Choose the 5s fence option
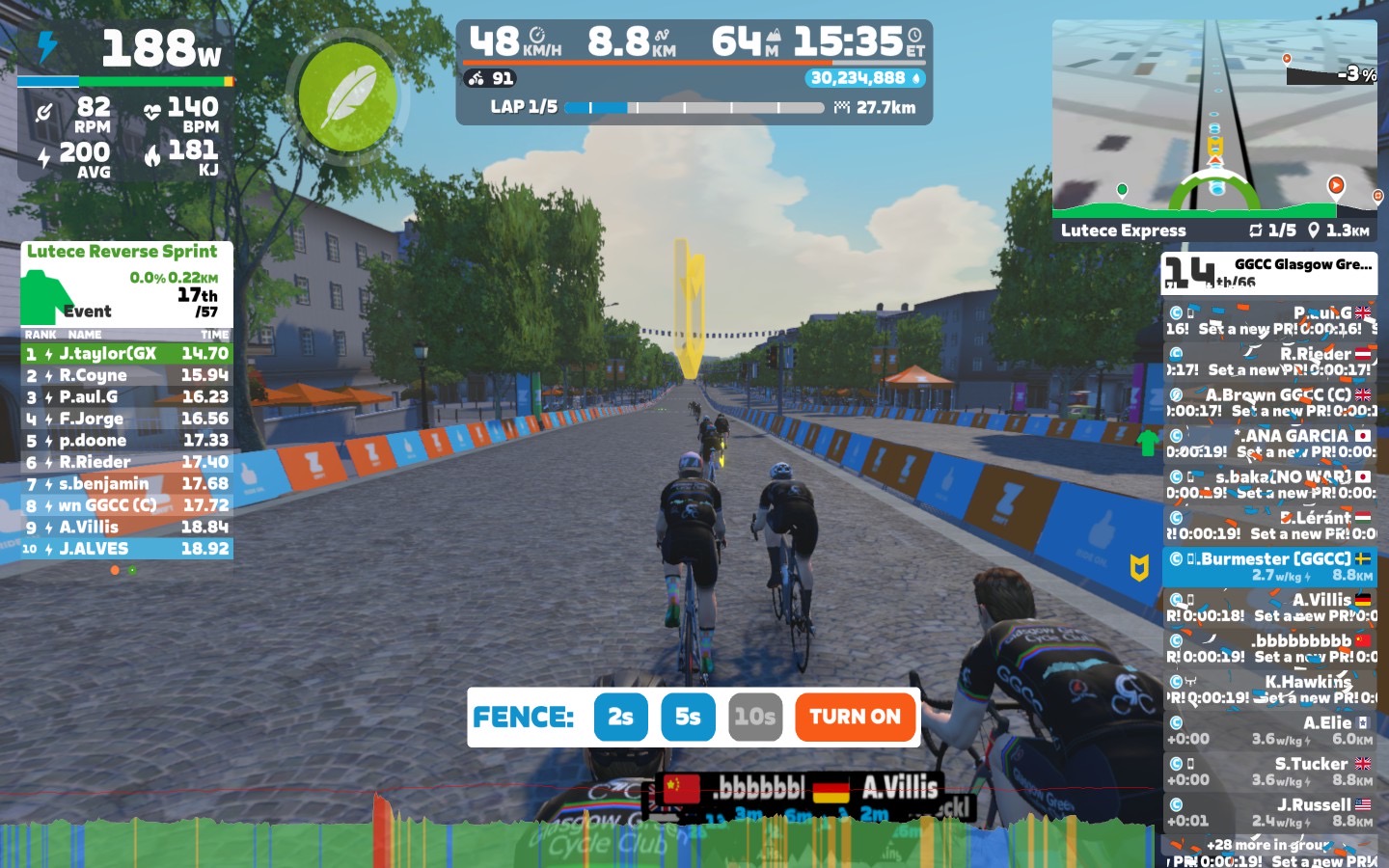 (688, 717)
